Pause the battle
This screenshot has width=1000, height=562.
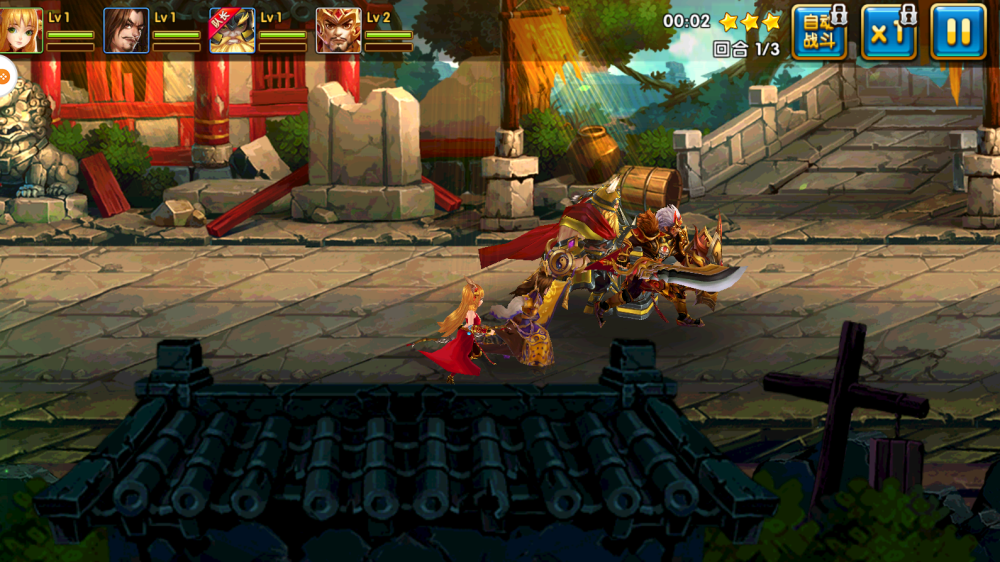pos(957,32)
